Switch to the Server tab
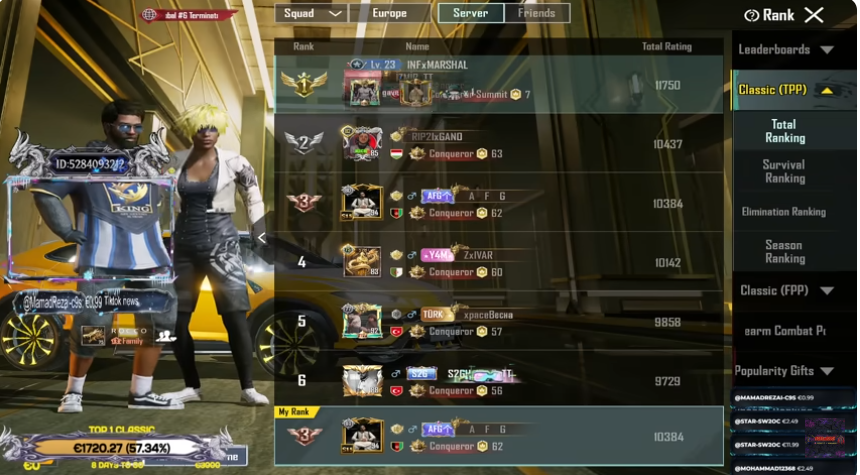Viewport: 860px width, 475px height. pyautogui.click(x=470, y=13)
